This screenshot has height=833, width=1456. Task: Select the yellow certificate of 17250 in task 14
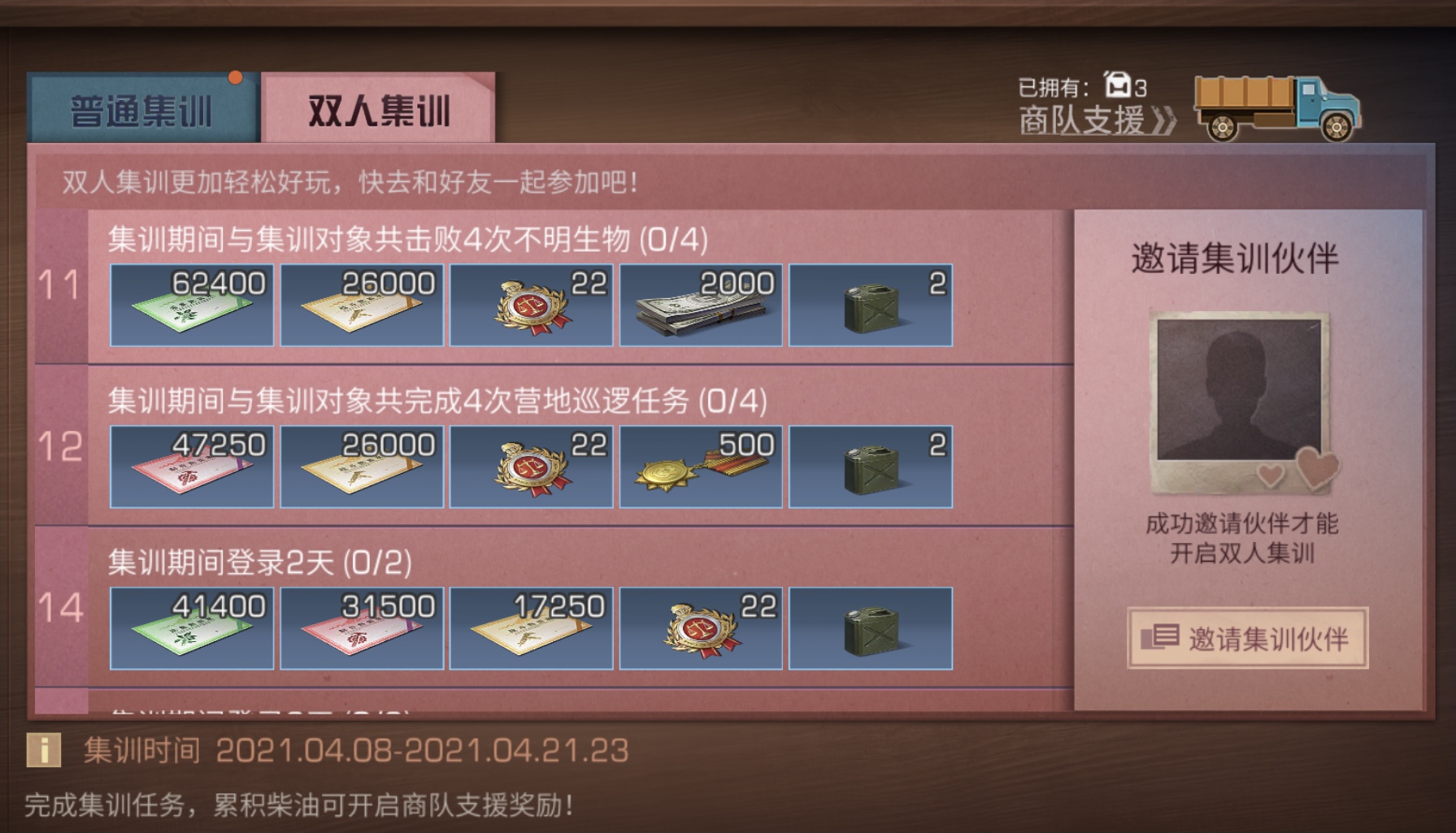click(x=532, y=626)
